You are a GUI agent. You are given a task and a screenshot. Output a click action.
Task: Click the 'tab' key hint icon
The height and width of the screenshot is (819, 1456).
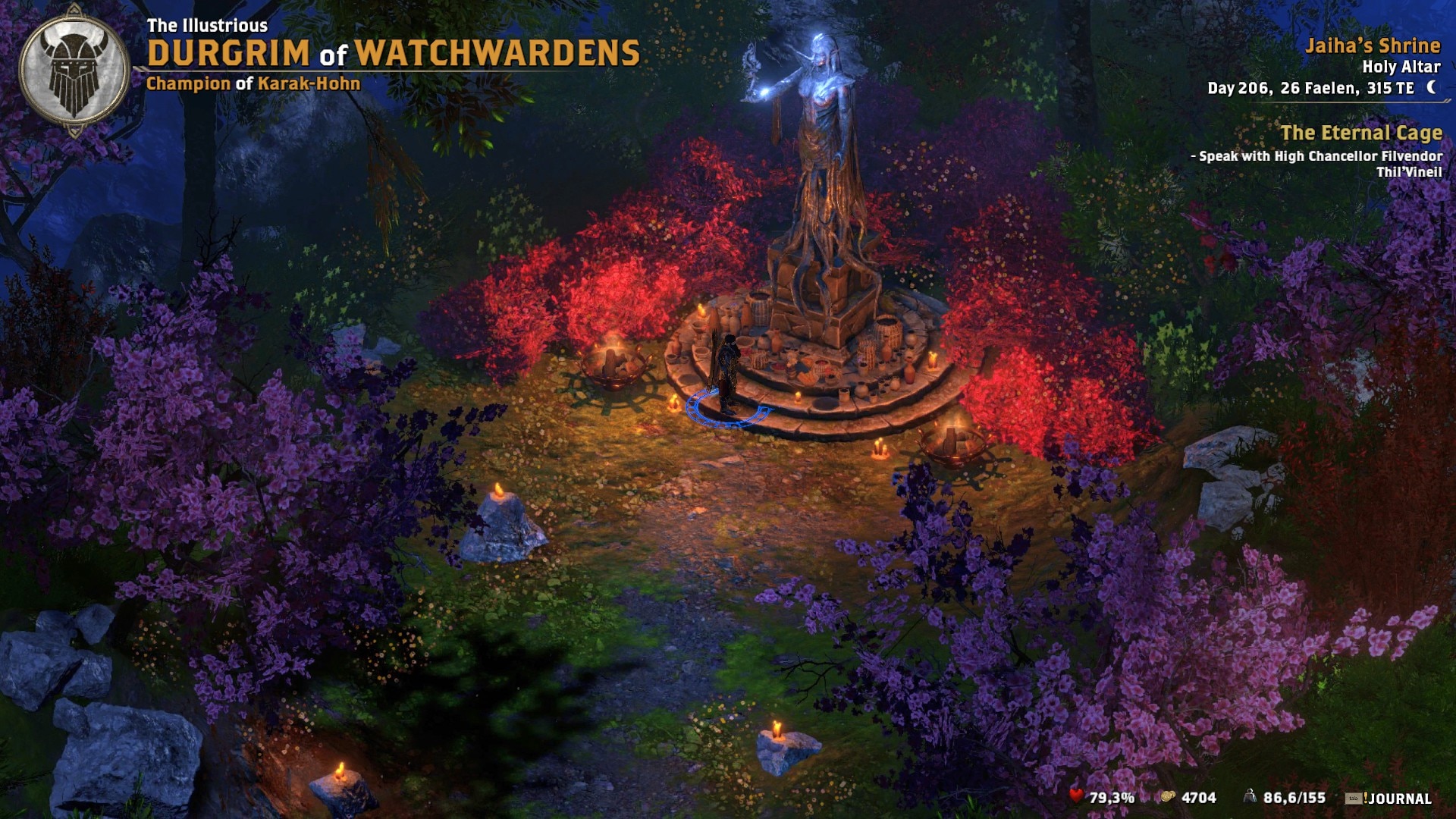click(1352, 796)
